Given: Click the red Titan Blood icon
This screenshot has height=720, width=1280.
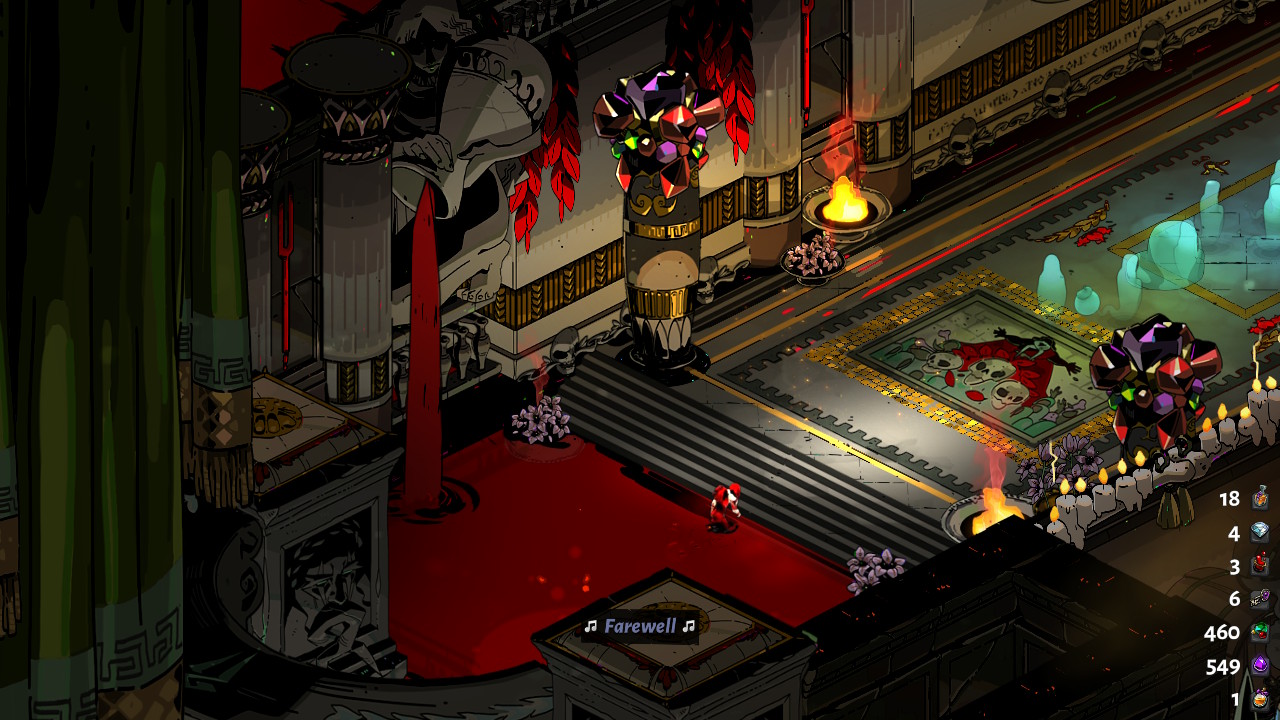Looking at the screenshot, I should tap(1260, 566).
